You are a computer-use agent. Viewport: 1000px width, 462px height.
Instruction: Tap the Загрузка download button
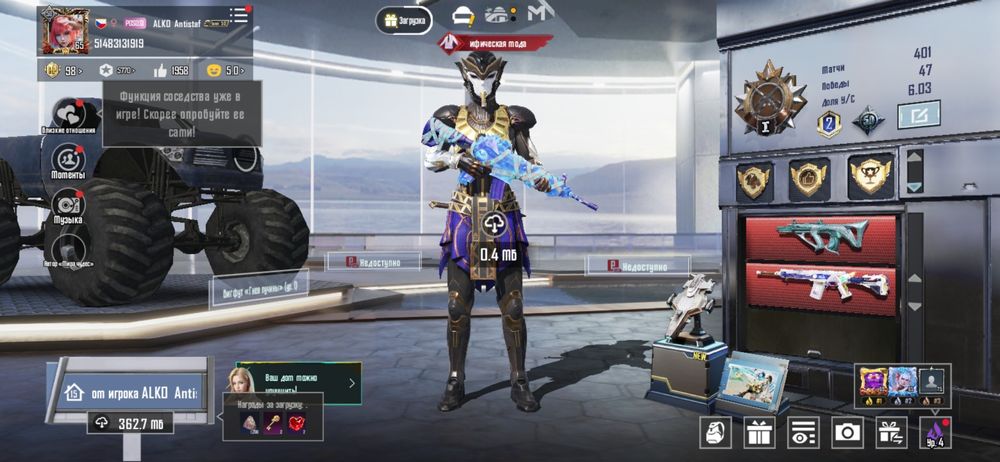pyautogui.click(x=404, y=19)
